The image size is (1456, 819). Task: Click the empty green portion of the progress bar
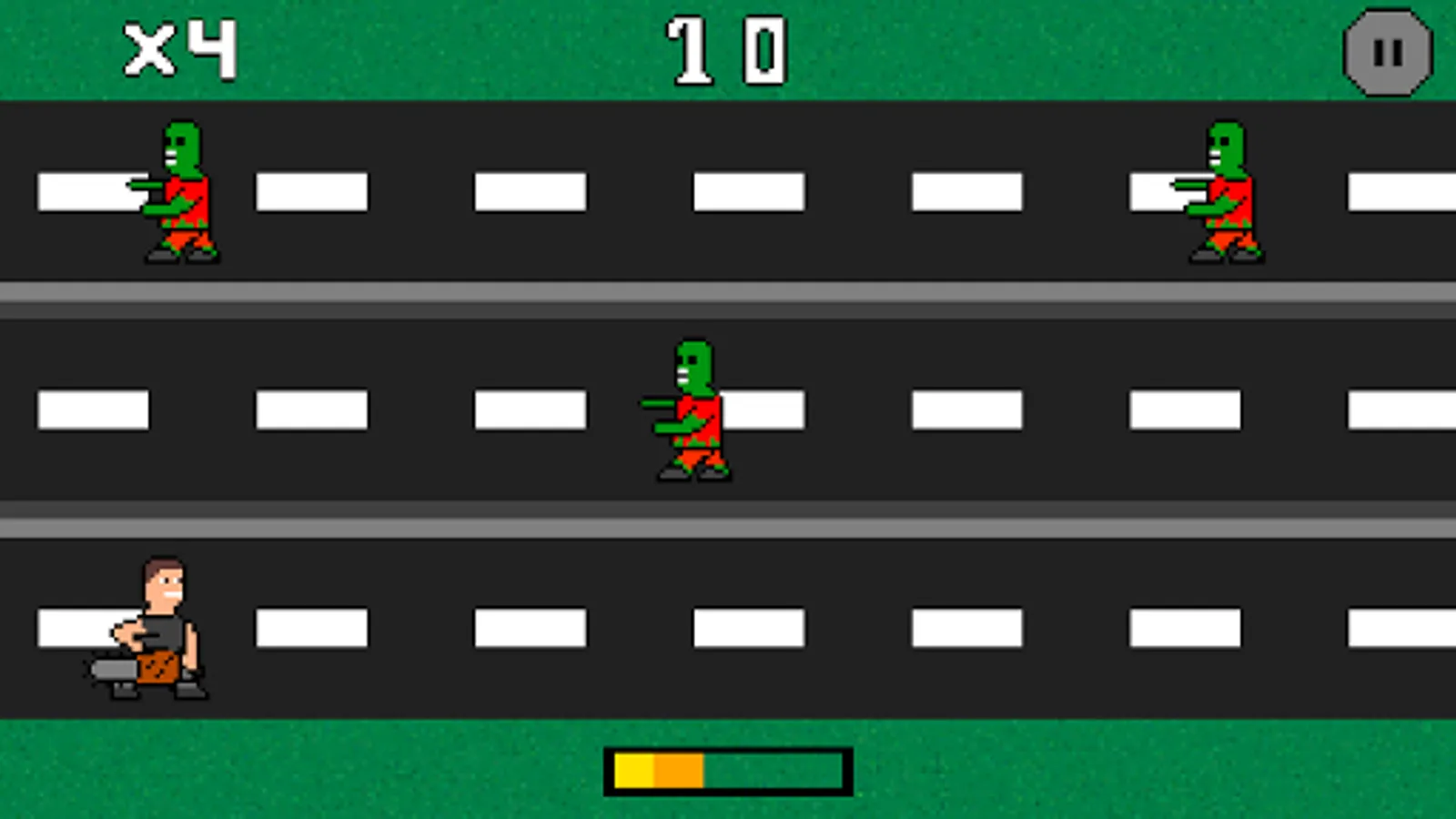[x=773, y=769]
